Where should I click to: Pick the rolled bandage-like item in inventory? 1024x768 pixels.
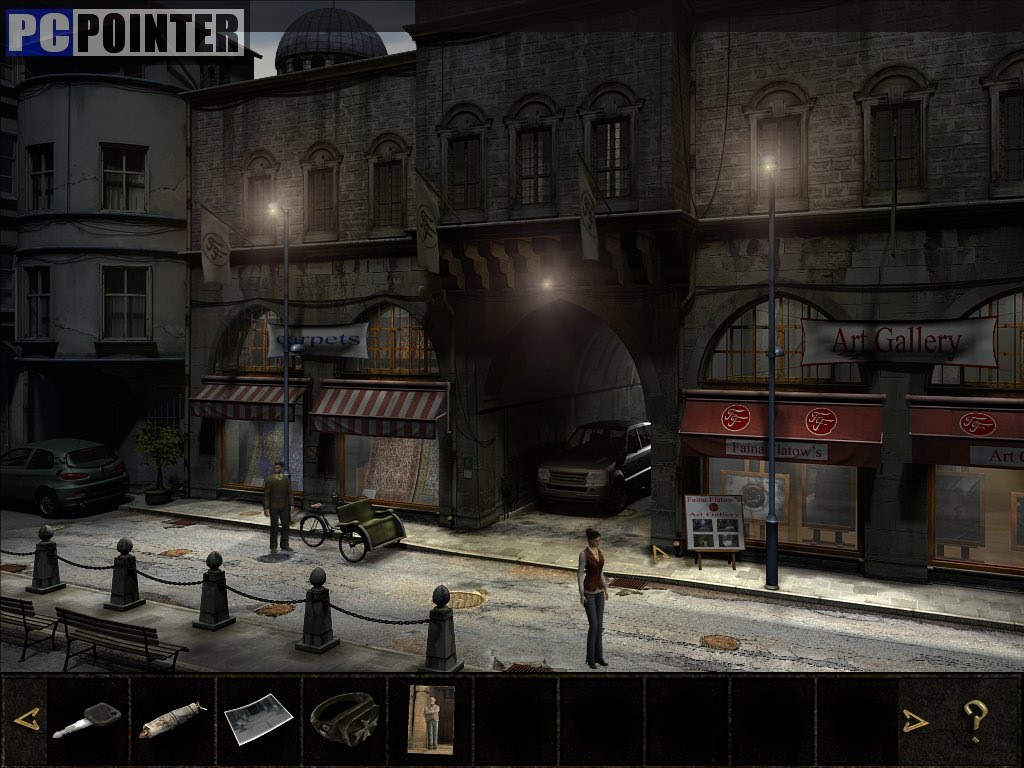pyautogui.click(x=172, y=719)
